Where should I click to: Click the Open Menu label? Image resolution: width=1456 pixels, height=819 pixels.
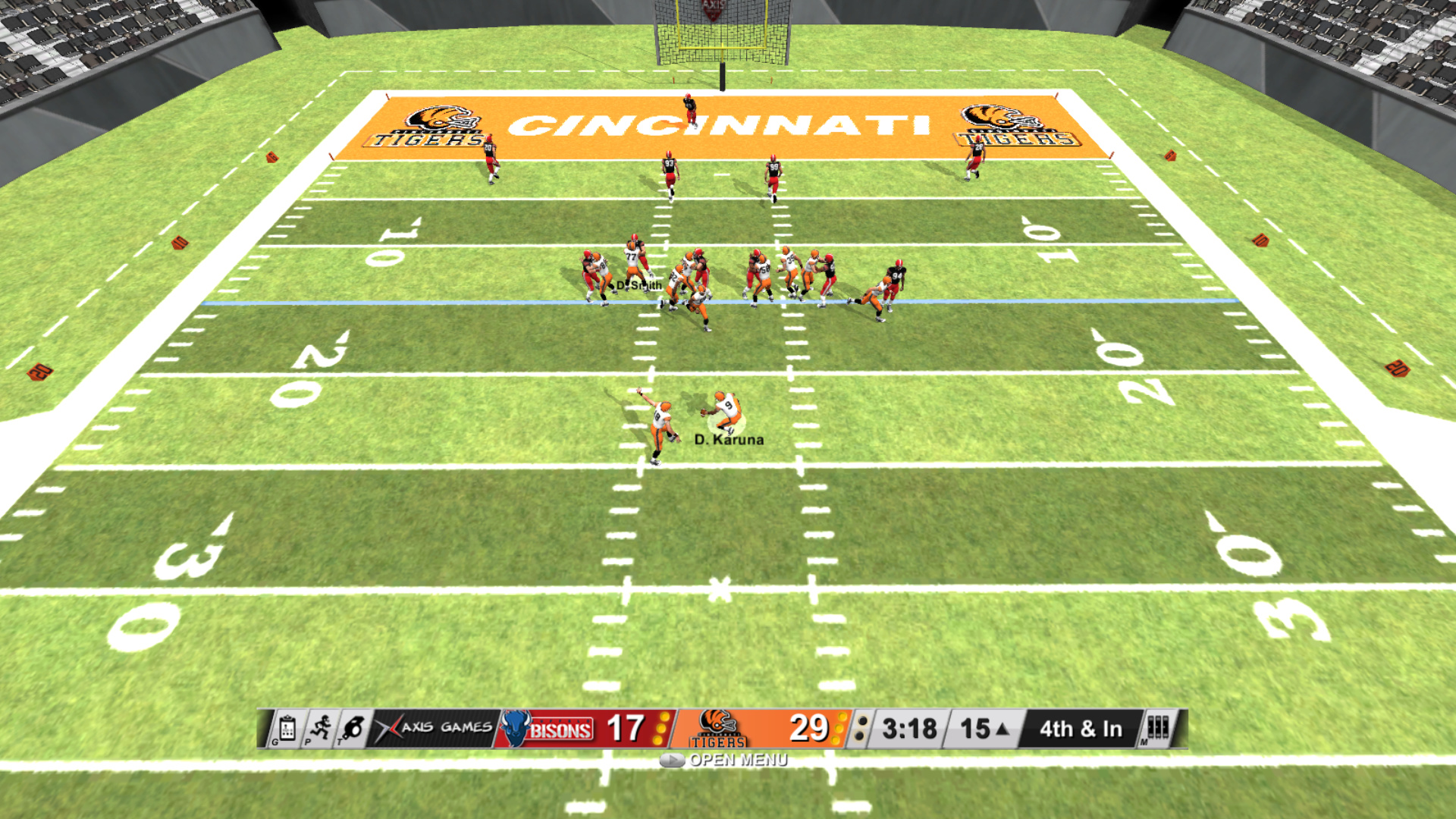coord(737,760)
